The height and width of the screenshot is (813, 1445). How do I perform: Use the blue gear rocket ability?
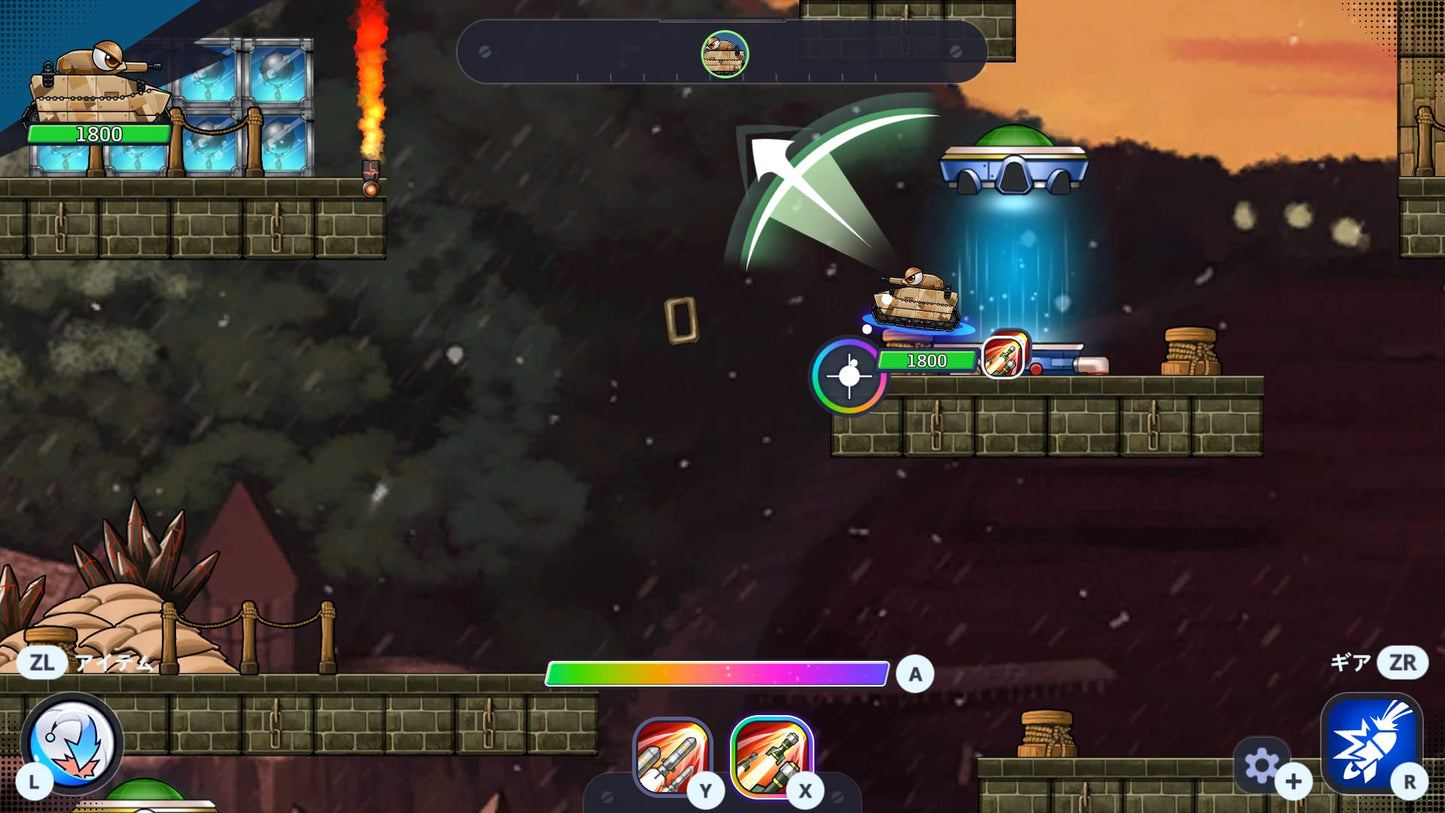tap(1371, 742)
